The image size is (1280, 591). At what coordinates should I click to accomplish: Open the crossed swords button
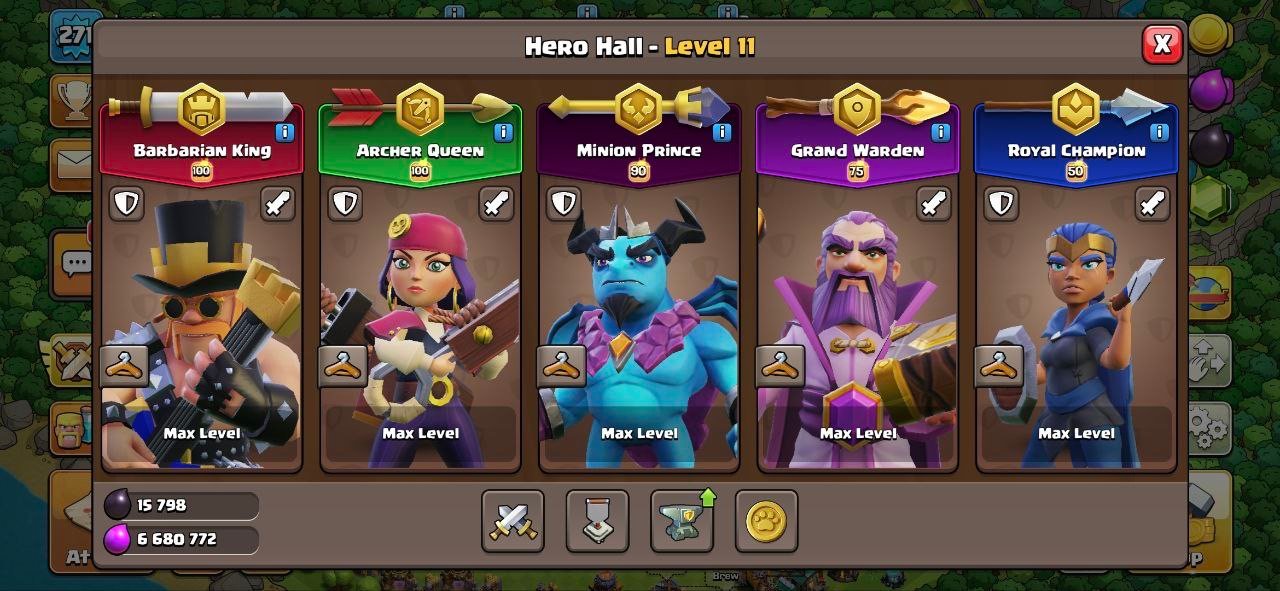pyautogui.click(x=513, y=521)
